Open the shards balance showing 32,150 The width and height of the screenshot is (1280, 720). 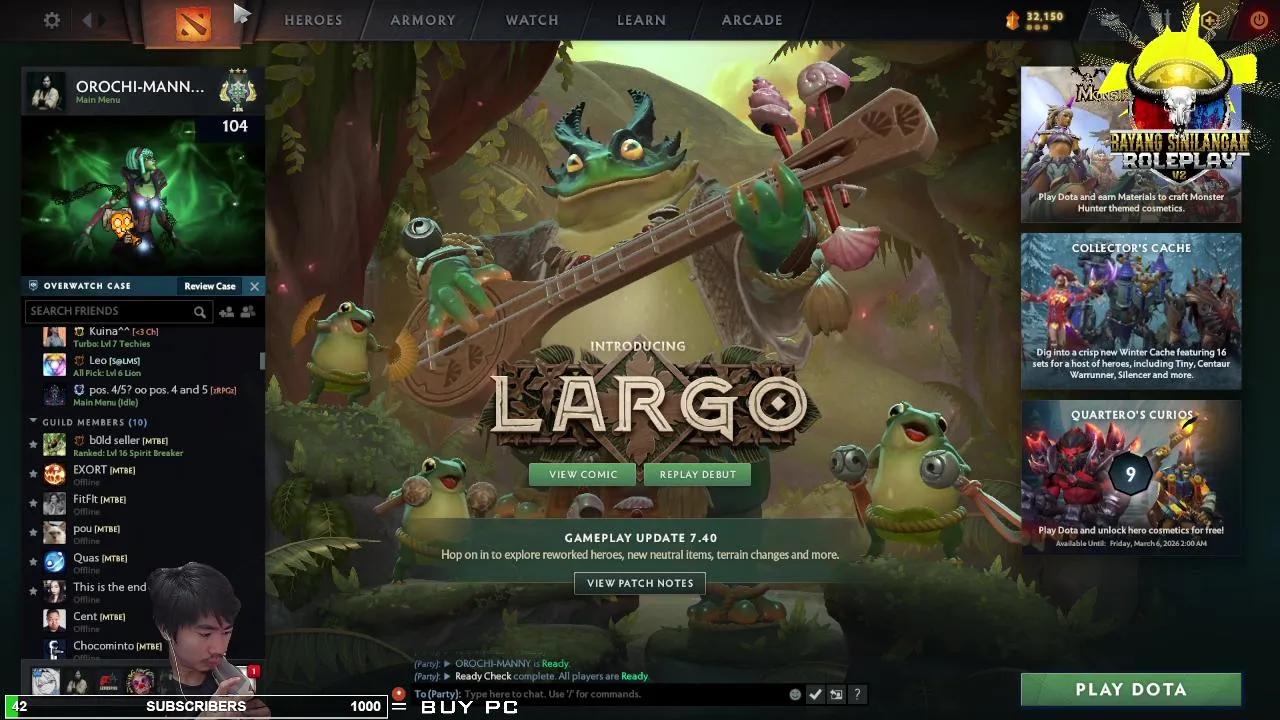(x=1035, y=17)
